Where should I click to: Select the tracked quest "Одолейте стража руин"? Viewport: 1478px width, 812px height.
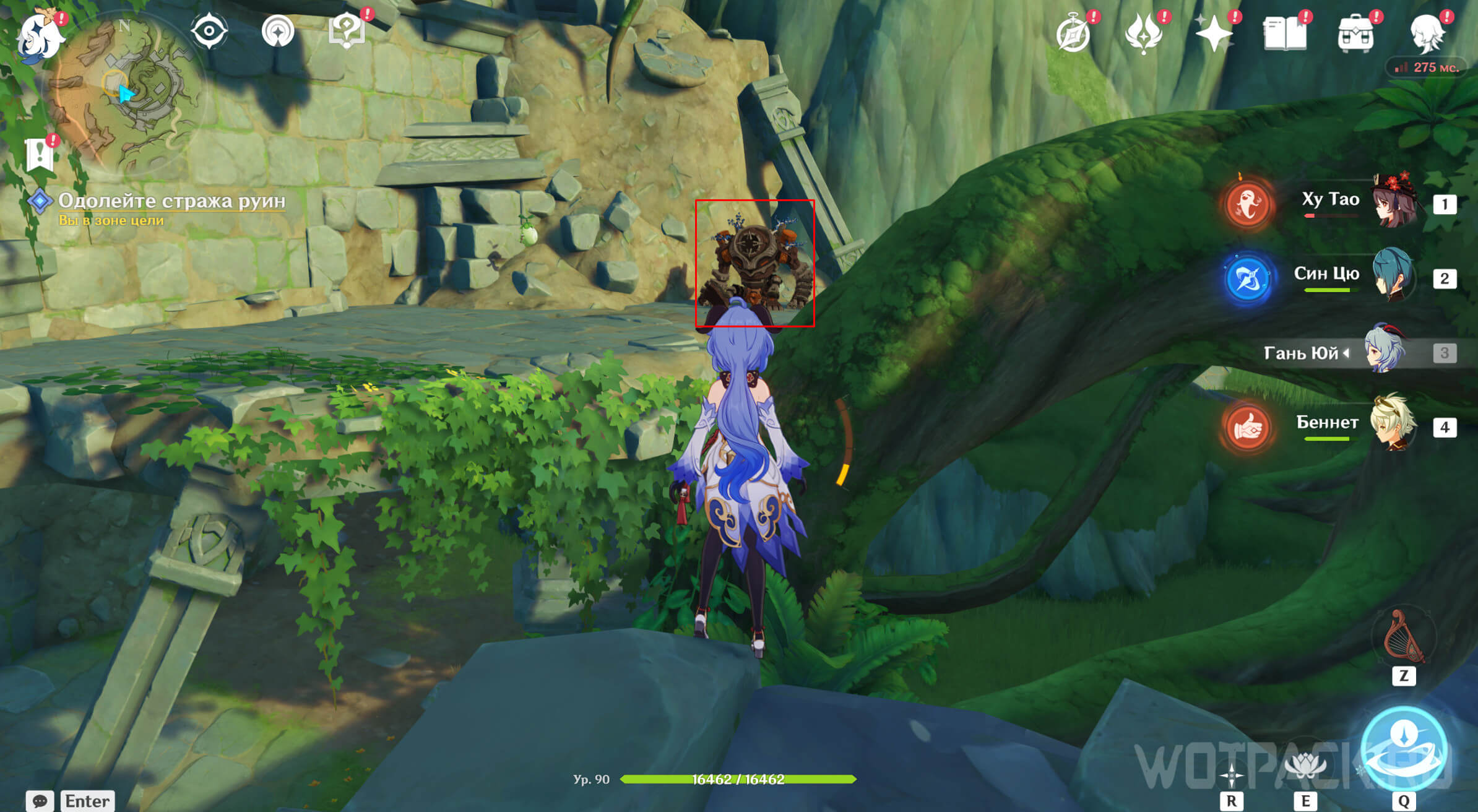coord(171,201)
